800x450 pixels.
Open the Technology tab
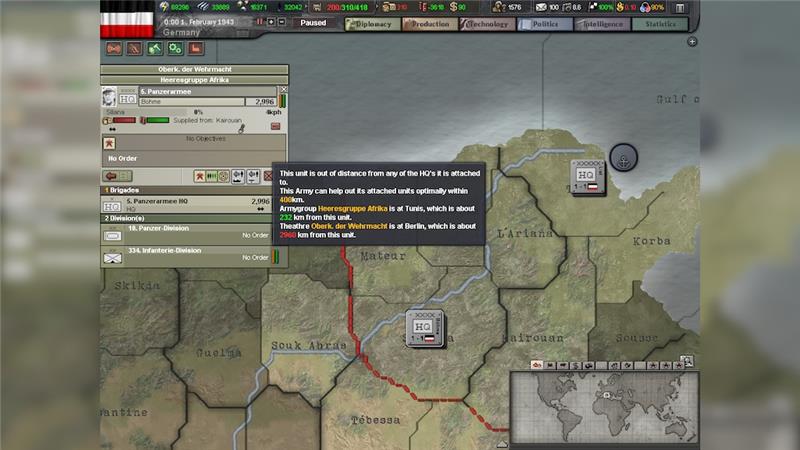[488, 24]
